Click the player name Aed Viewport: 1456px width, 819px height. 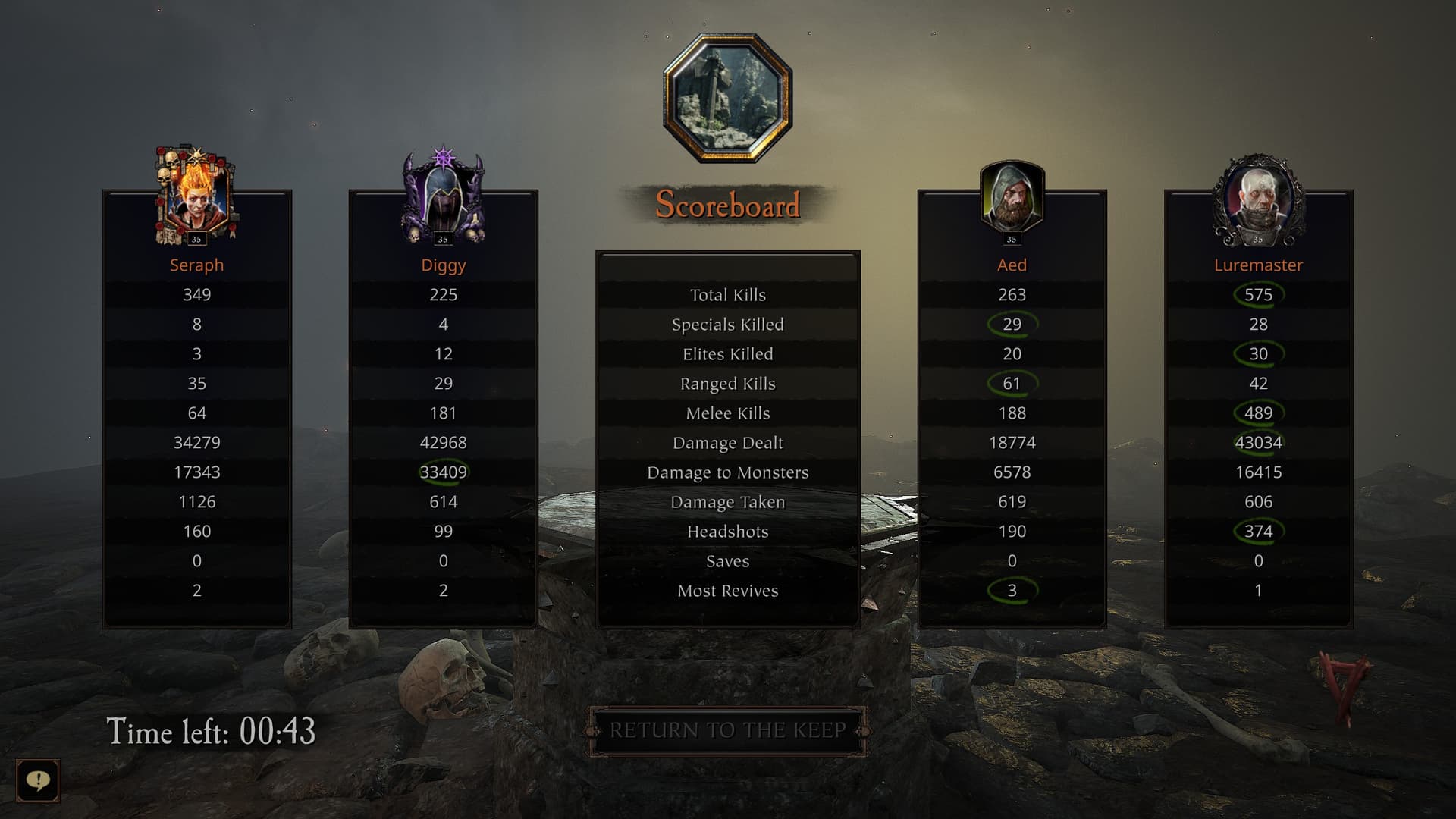point(1012,265)
